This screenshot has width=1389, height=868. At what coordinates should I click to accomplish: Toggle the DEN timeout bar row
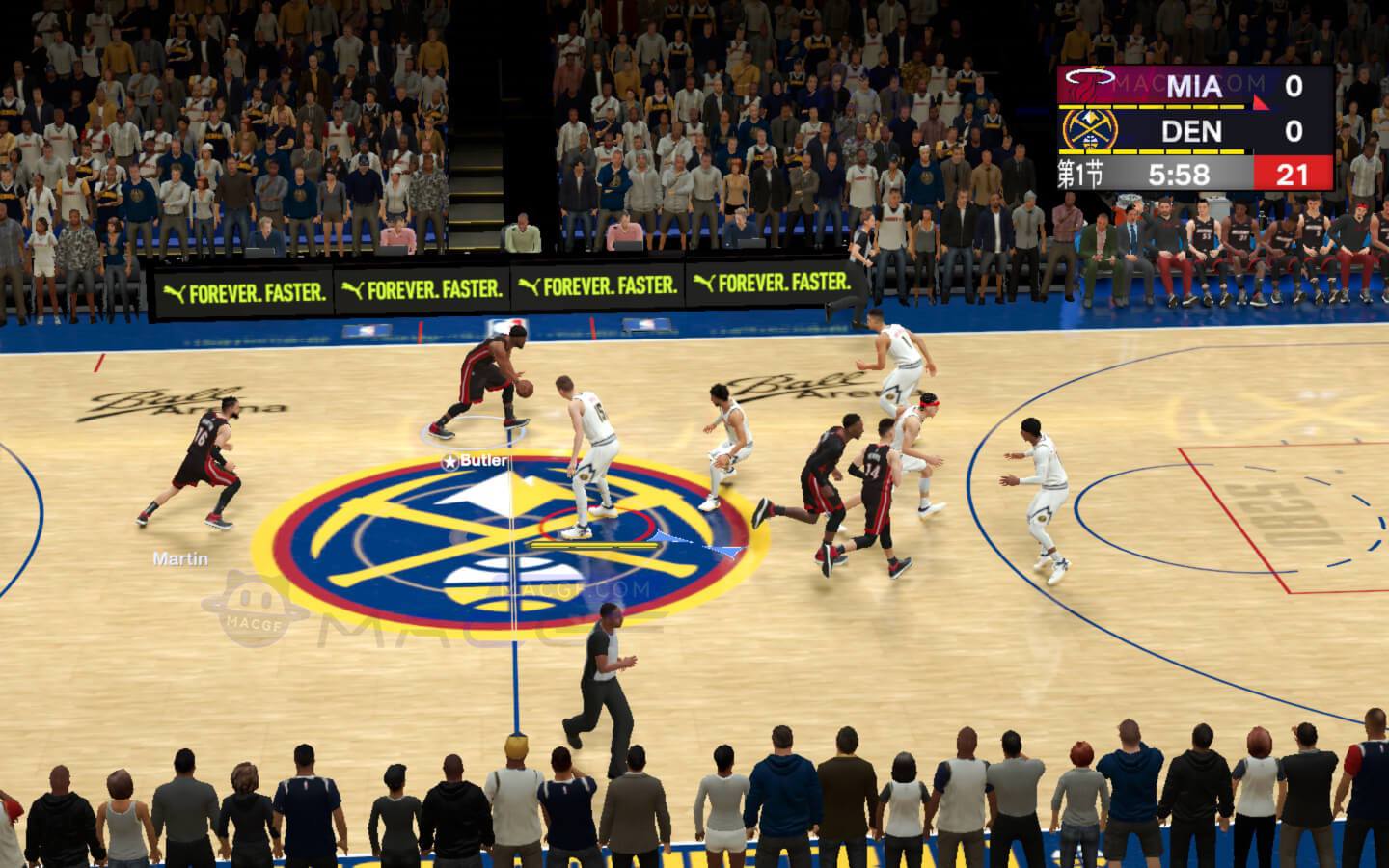(x=1153, y=151)
